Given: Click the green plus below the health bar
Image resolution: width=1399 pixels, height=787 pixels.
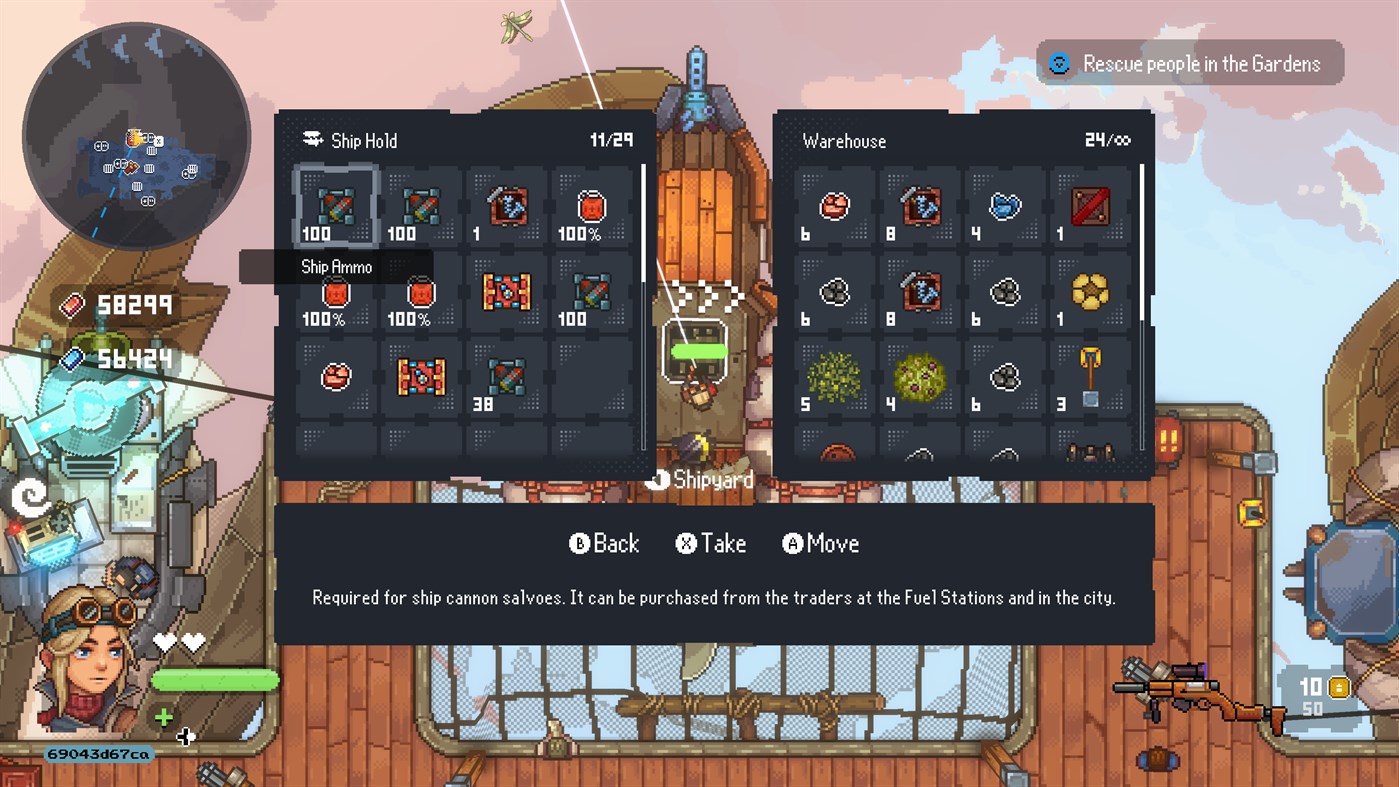Looking at the screenshot, I should [x=163, y=717].
